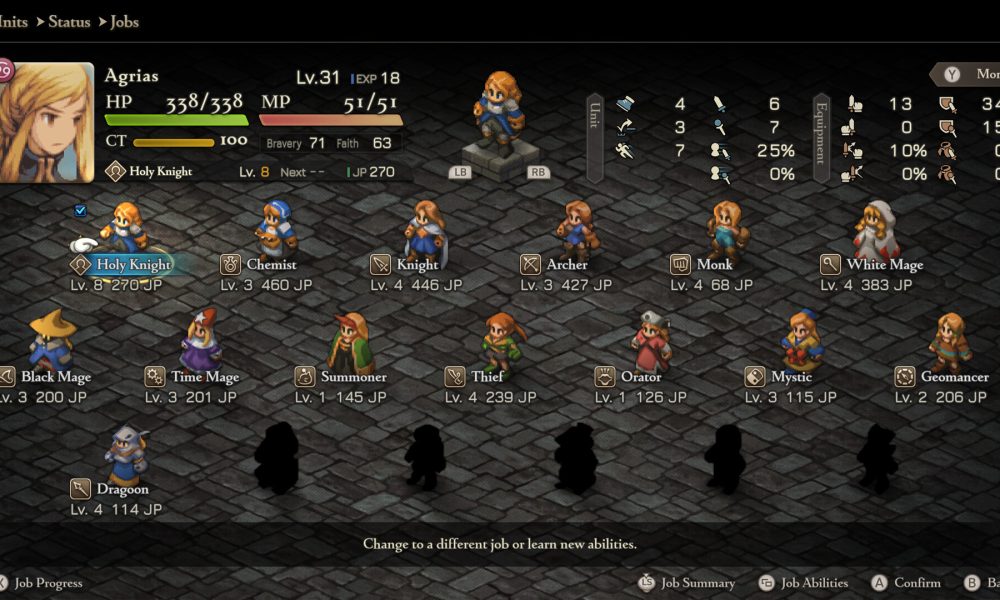Image resolution: width=1000 pixels, height=600 pixels.
Task: Choose the White Mage job
Action: 884,265
